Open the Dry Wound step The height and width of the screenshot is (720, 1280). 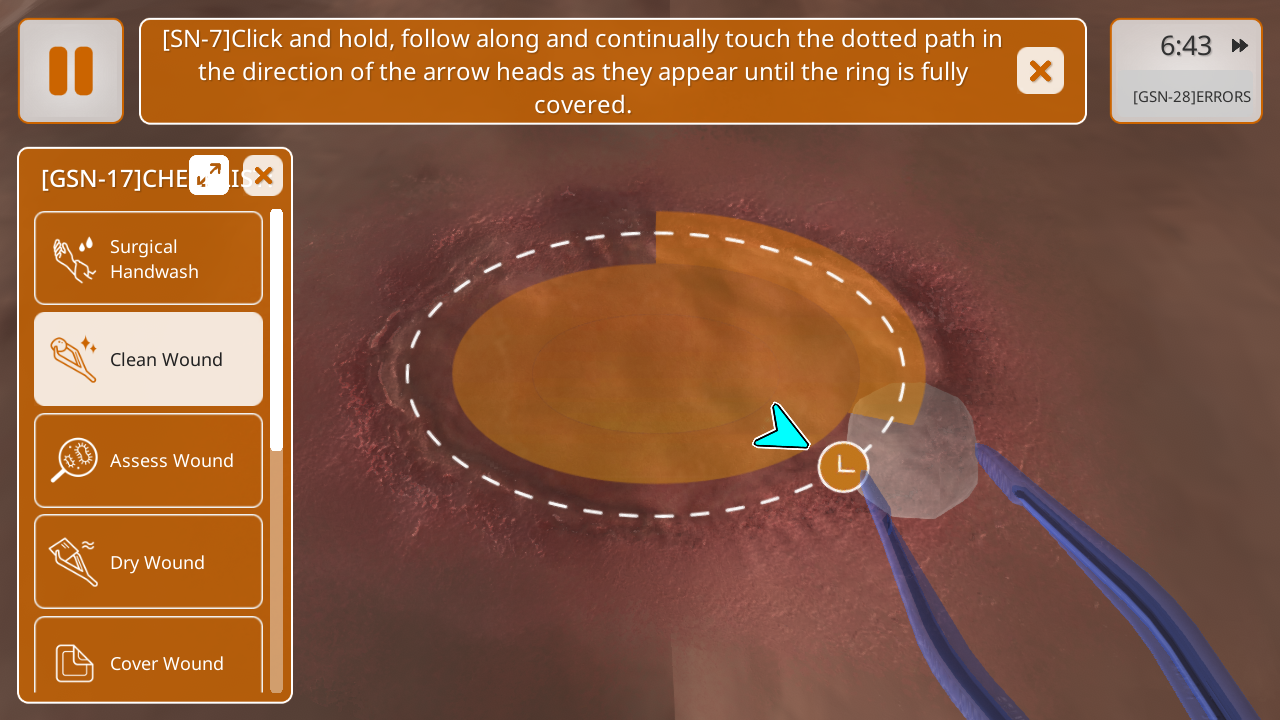pyautogui.click(x=149, y=562)
